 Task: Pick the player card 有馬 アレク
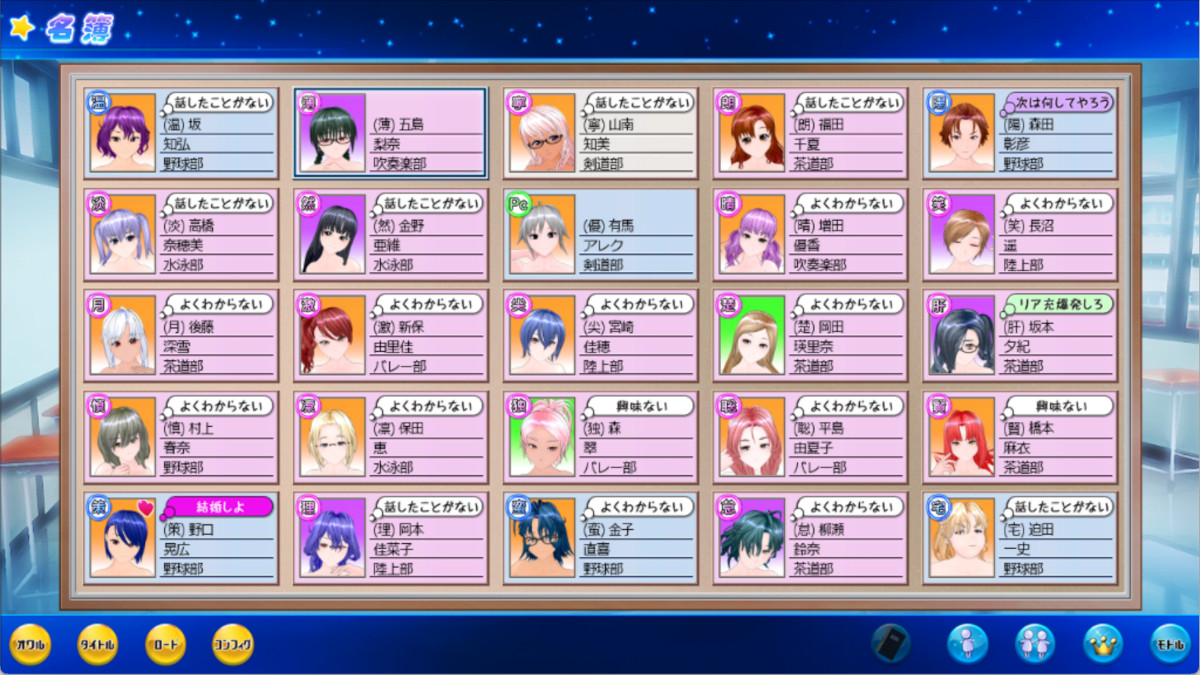point(600,234)
